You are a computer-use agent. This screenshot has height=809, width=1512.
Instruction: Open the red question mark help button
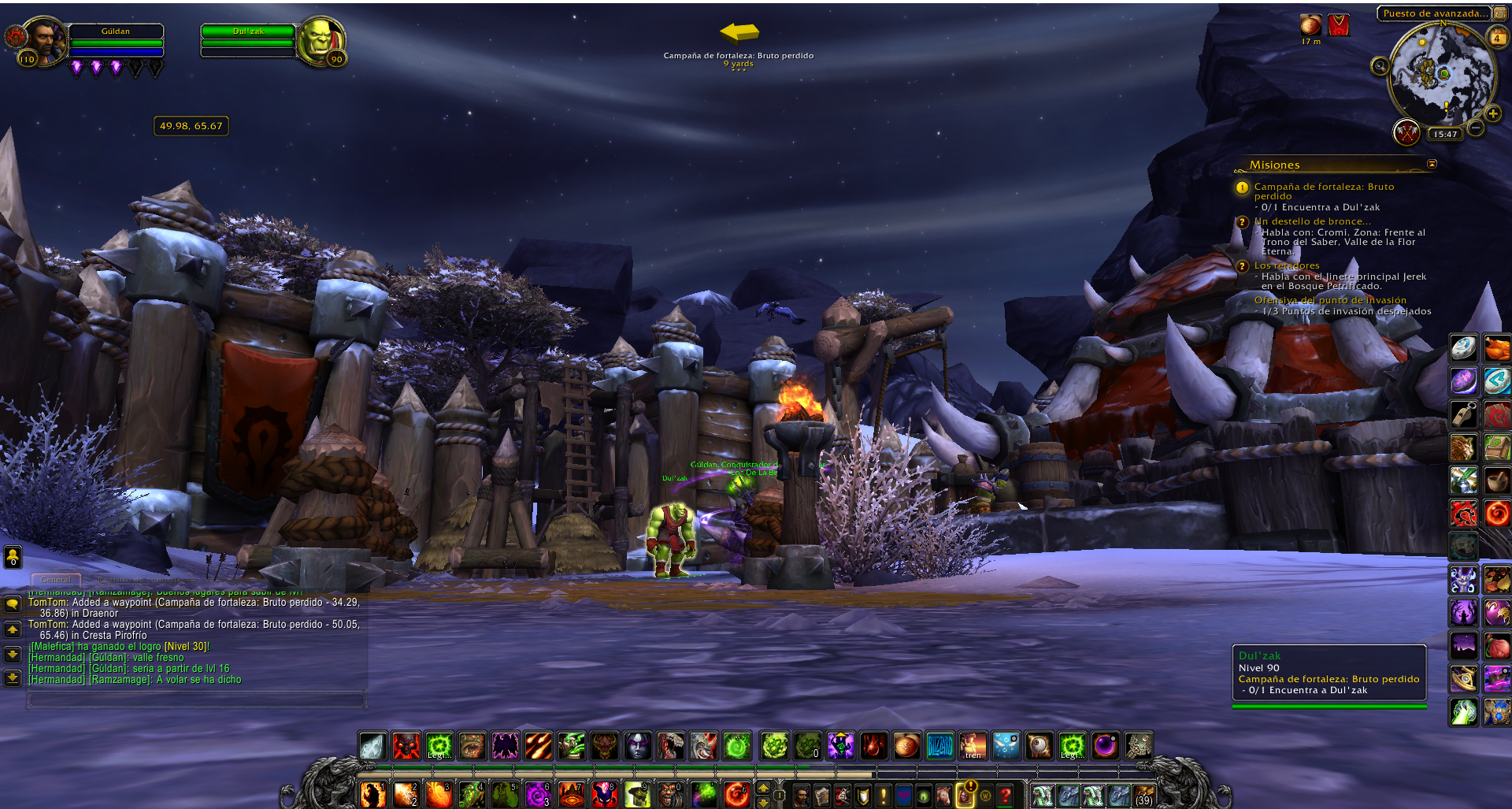click(x=1005, y=796)
